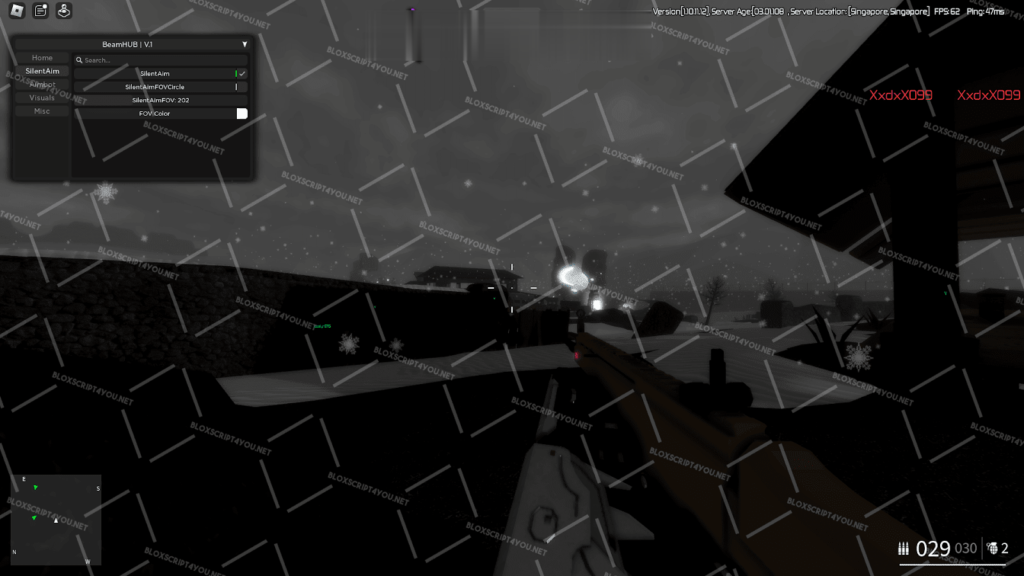Go to the Visuals tab

[x=42, y=98]
